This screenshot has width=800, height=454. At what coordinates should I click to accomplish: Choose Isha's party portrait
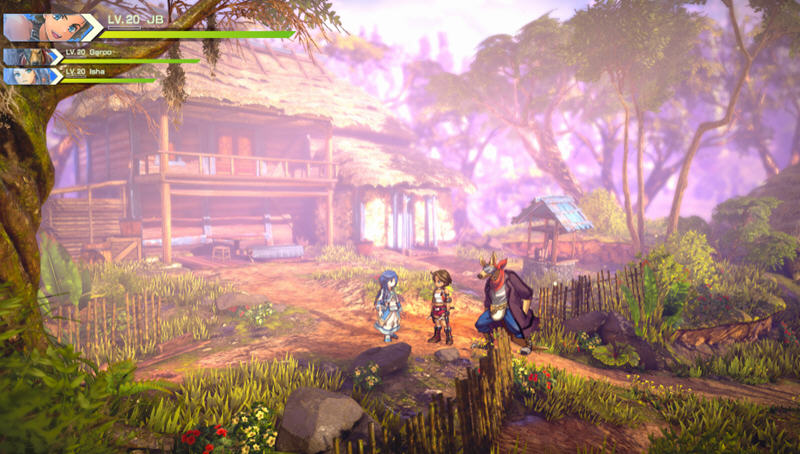28,75
